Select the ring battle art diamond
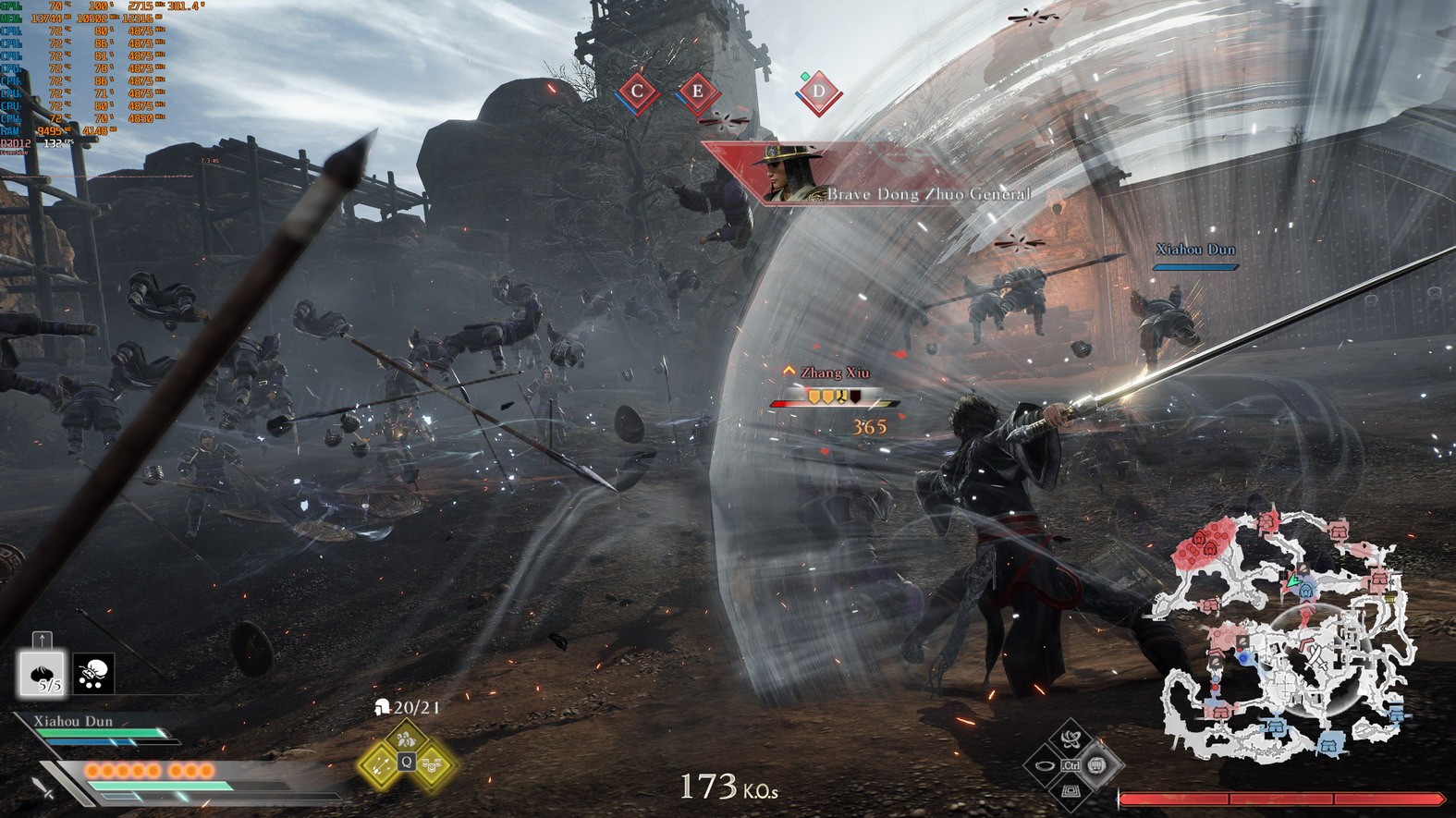Image resolution: width=1456 pixels, height=818 pixels. pyautogui.click(x=1046, y=765)
